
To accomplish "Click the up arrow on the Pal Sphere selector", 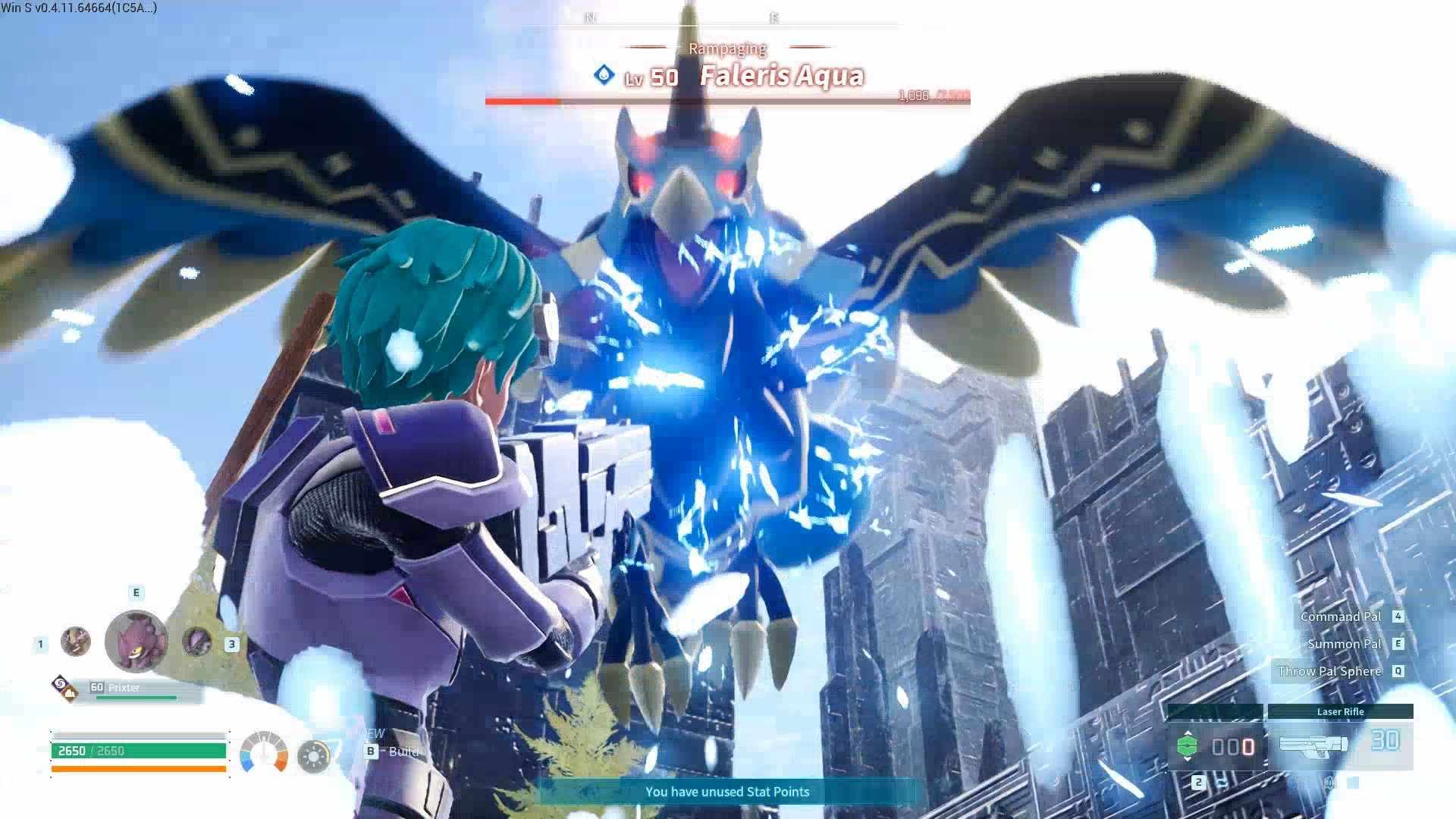I will click(1188, 733).
